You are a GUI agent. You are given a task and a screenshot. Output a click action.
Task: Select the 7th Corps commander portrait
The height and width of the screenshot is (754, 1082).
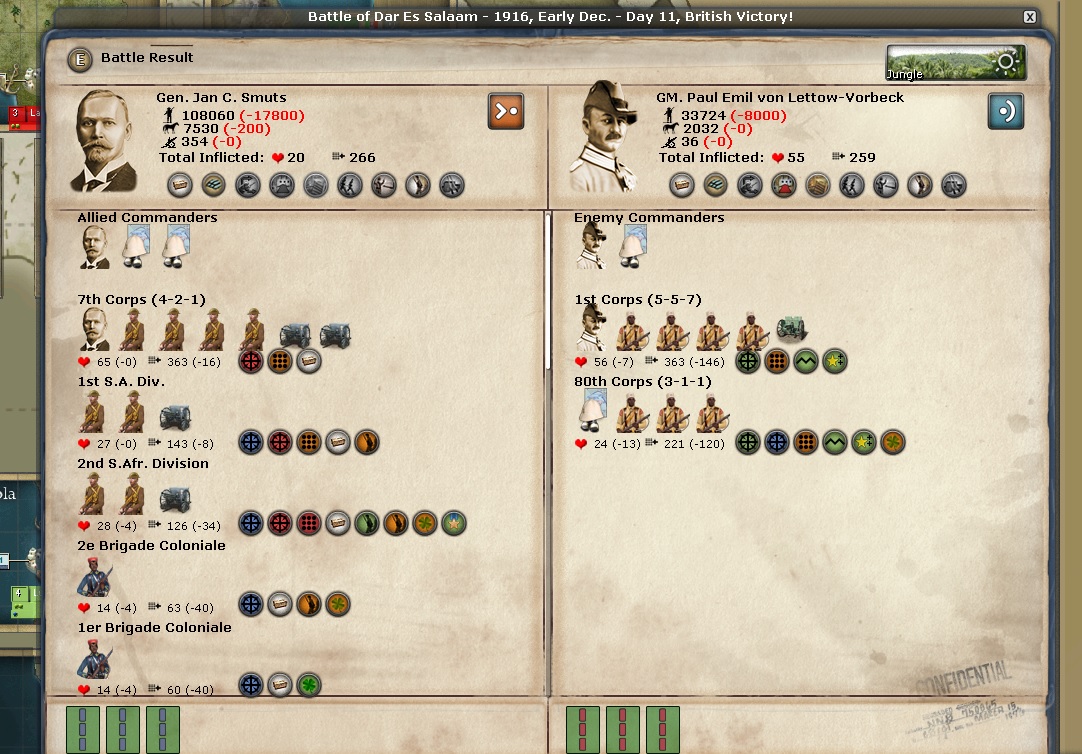pos(95,329)
